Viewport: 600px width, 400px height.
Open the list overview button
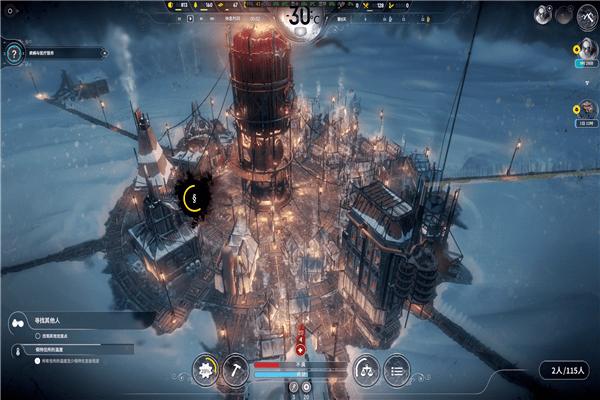[x=397, y=370]
